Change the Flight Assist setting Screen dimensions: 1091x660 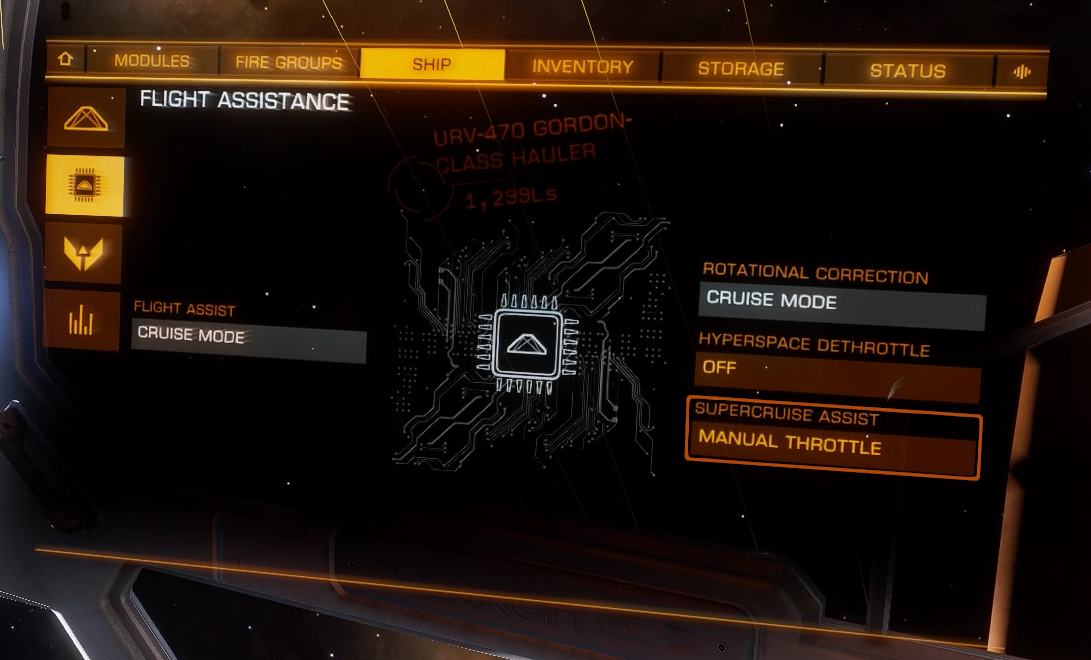(x=249, y=336)
